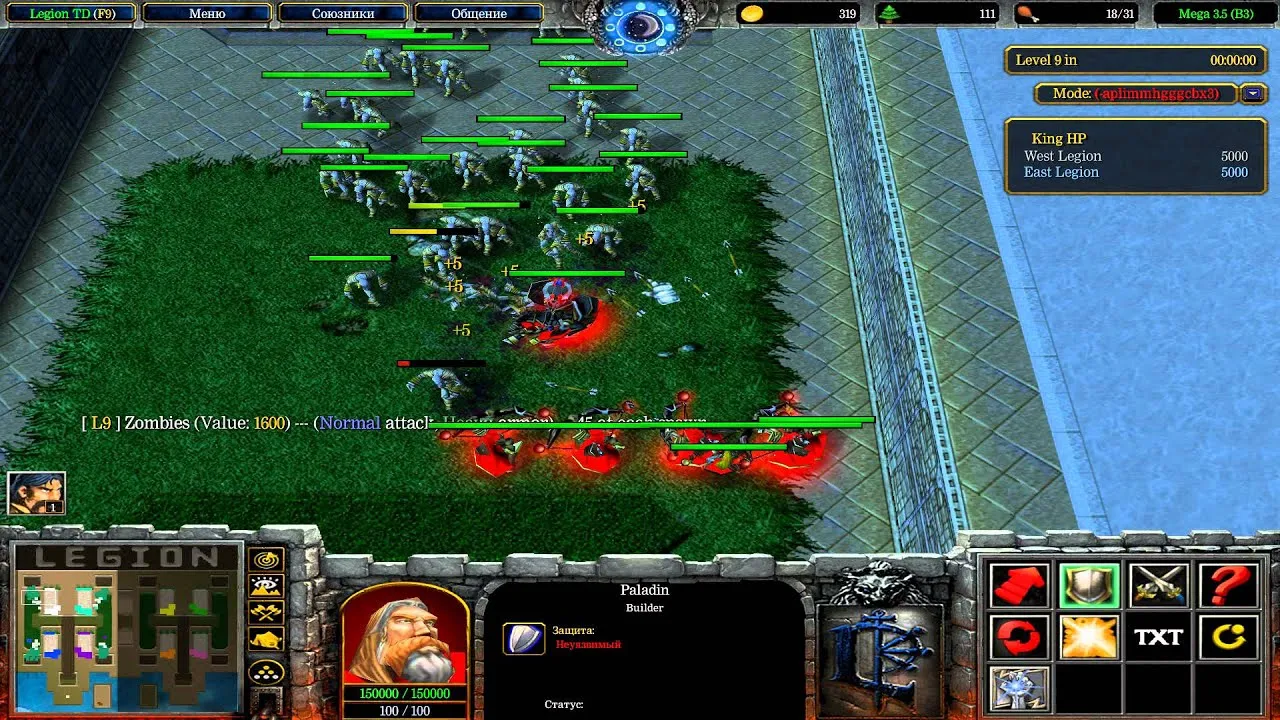
Task: Activate the crossed swords attack icon
Action: pyautogui.click(x=1158, y=588)
